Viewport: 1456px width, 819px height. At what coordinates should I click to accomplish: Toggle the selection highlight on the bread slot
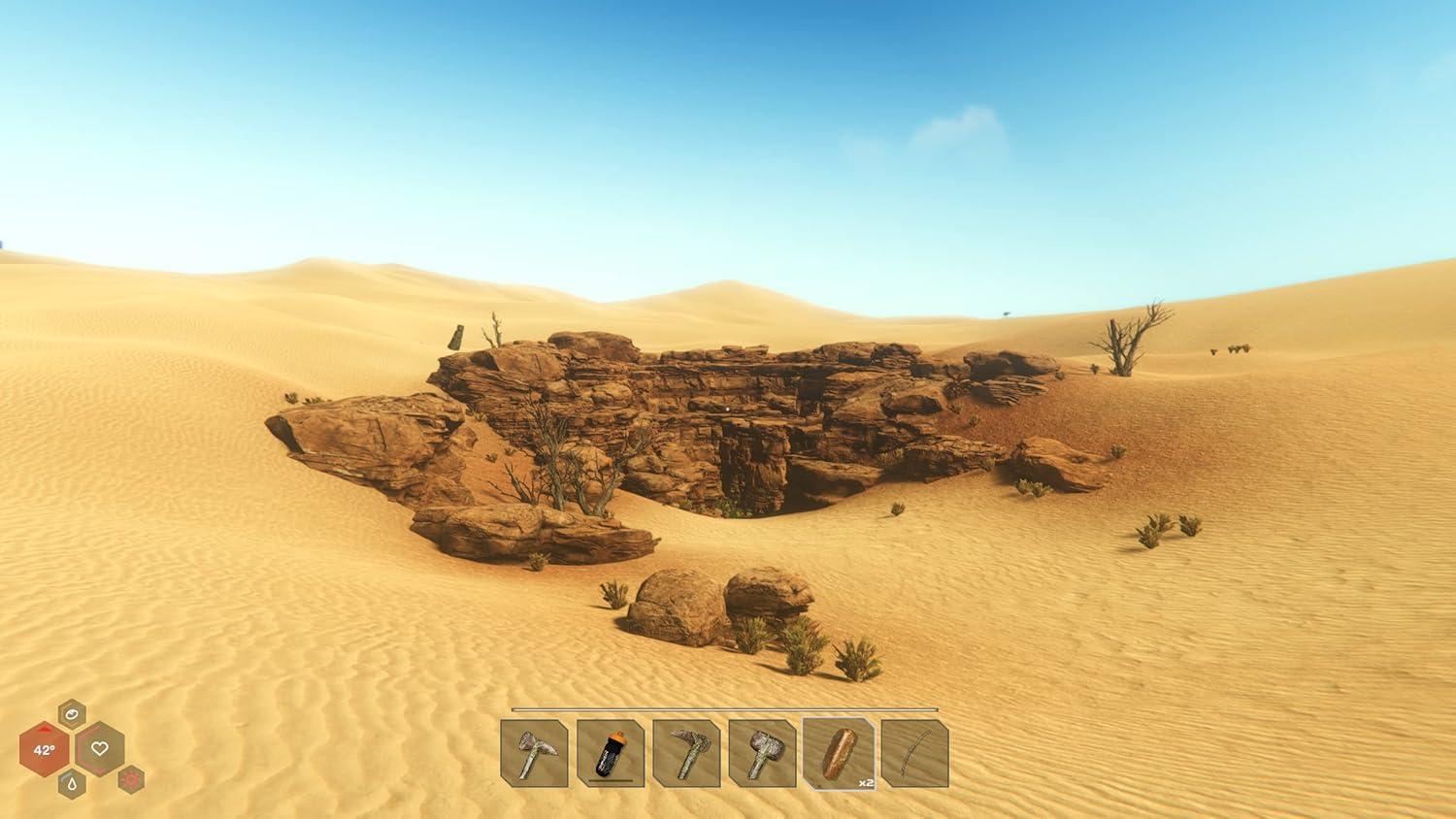point(840,753)
